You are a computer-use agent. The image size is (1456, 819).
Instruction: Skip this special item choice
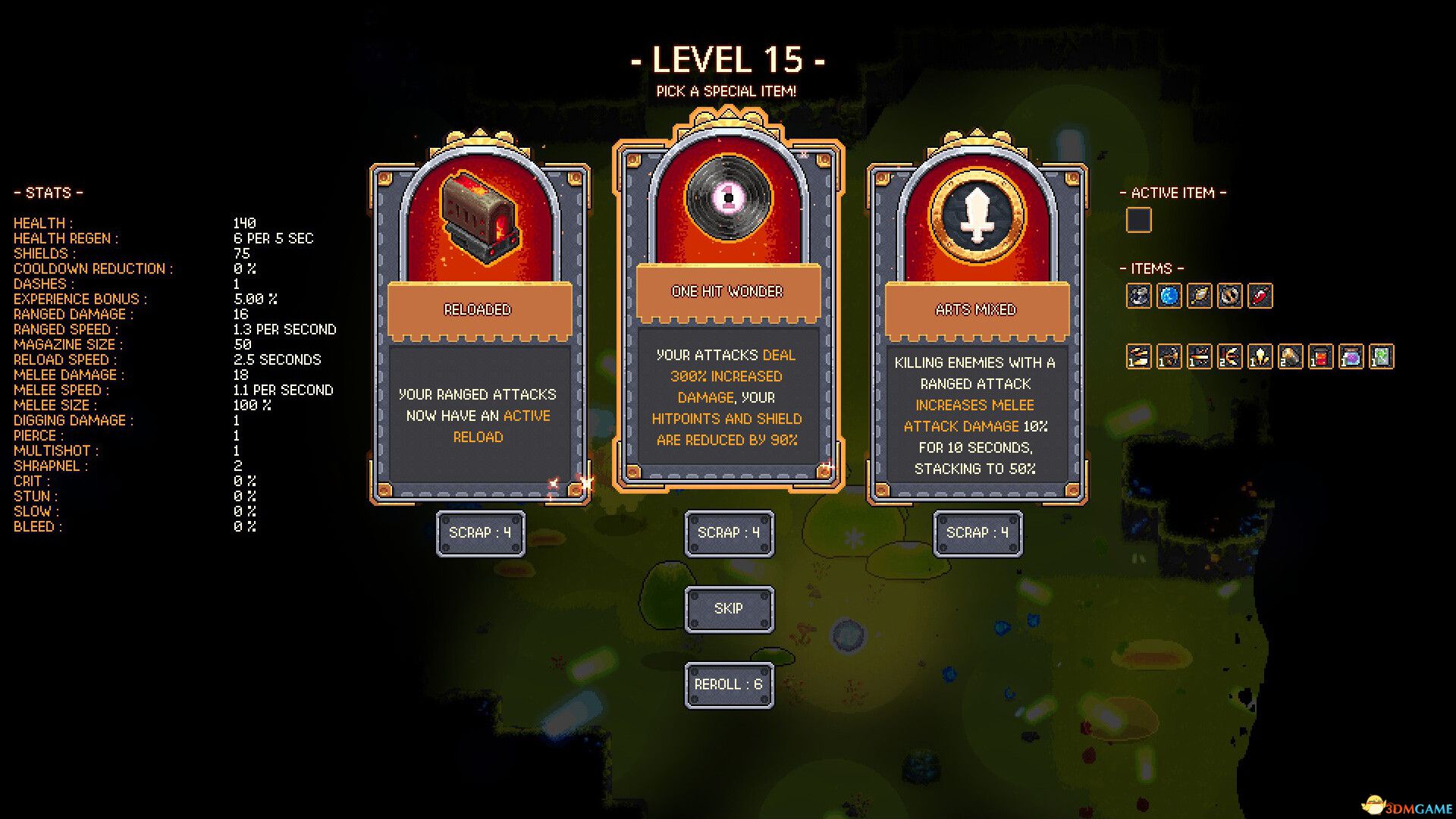click(729, 609)
